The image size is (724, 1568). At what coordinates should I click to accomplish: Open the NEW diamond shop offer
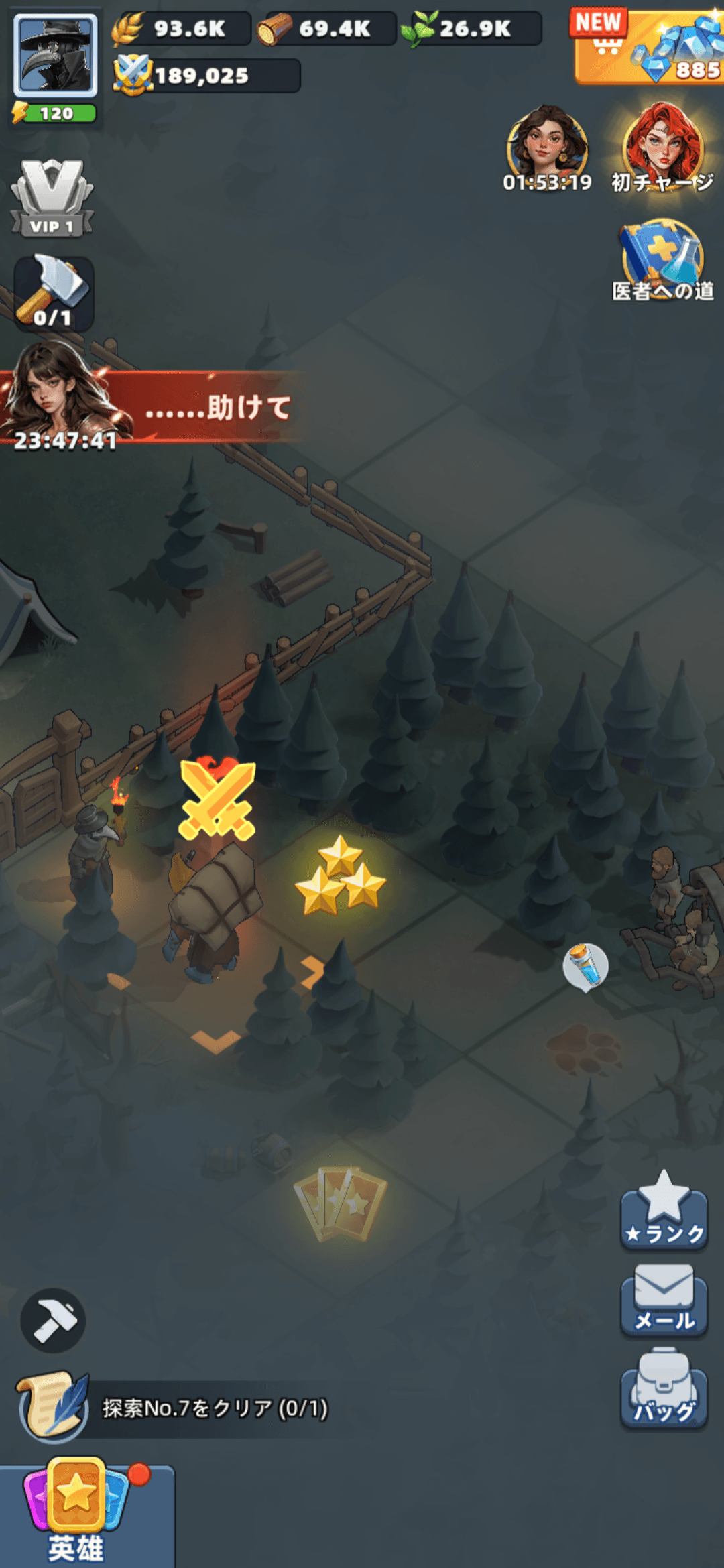(648, 47)
